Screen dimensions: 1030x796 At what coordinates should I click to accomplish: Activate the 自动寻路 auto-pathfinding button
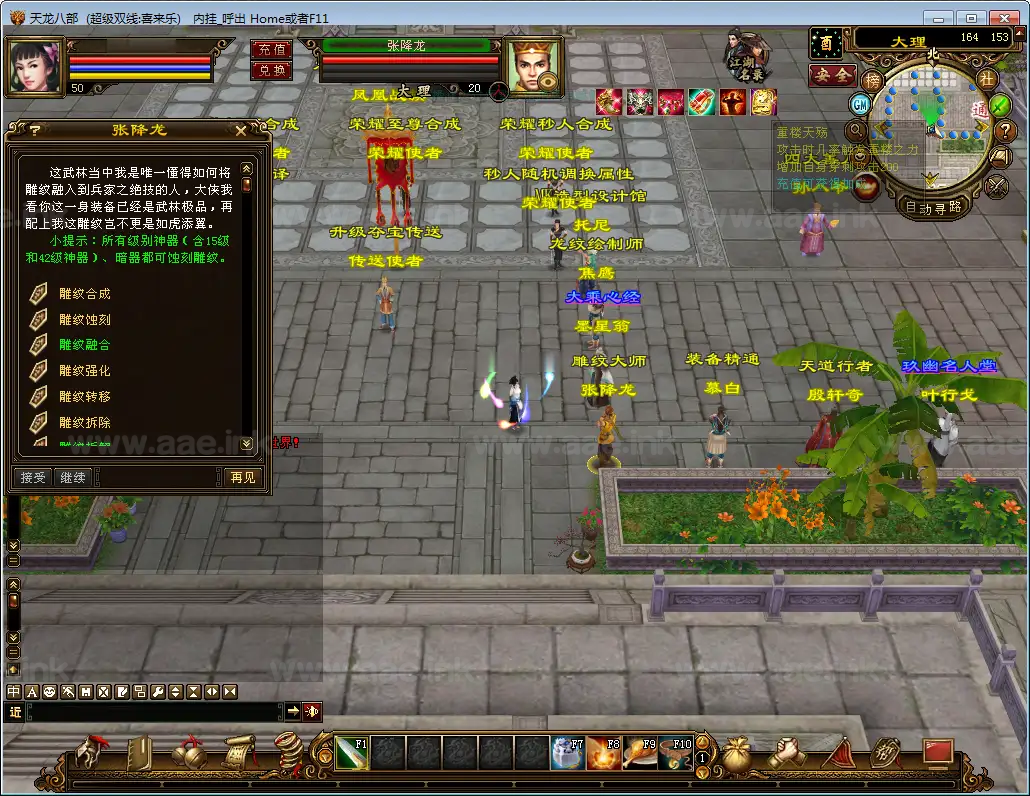(x=932, y=207)
